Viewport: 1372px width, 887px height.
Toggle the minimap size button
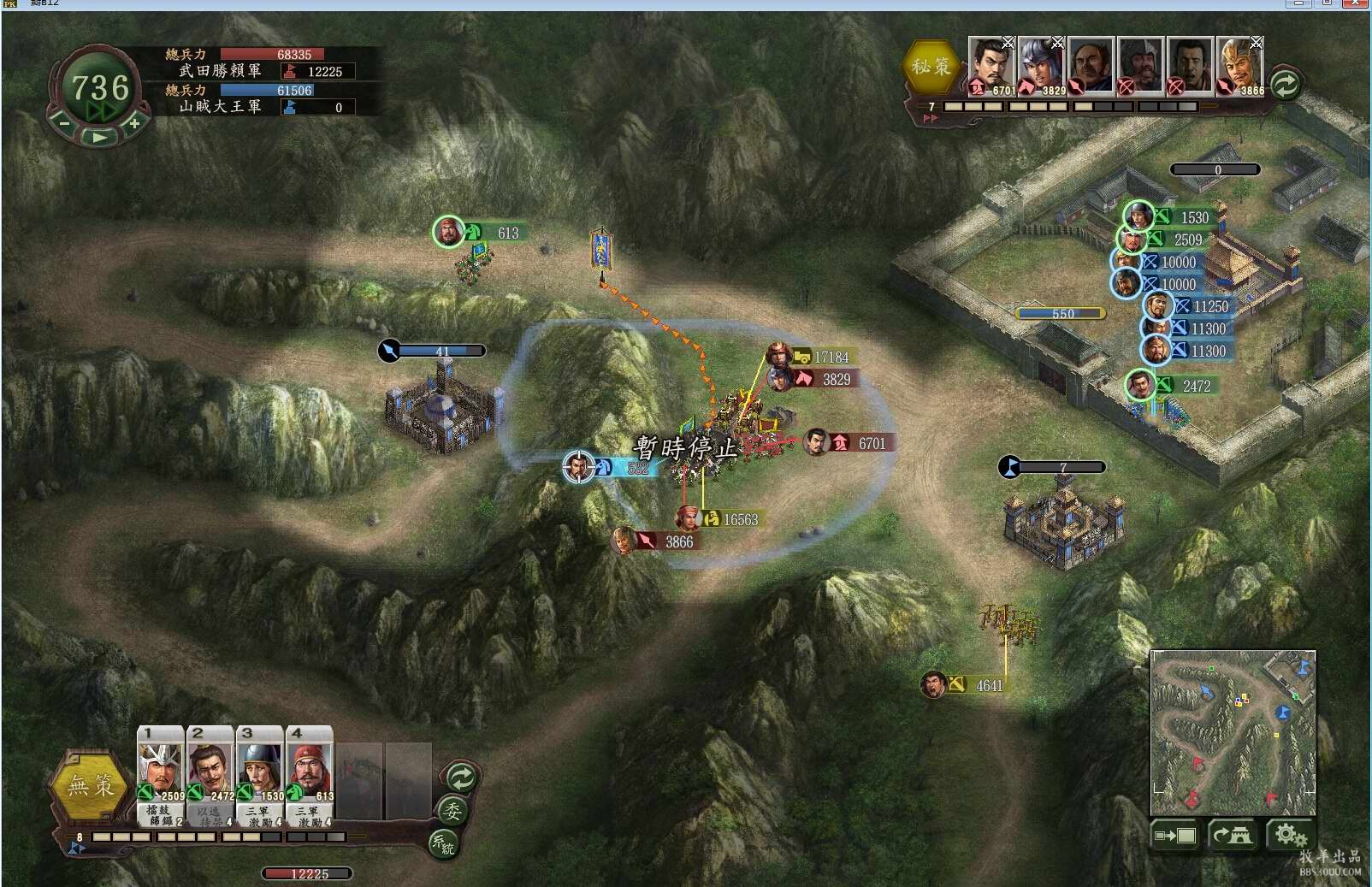click(x=1174, y=835)
